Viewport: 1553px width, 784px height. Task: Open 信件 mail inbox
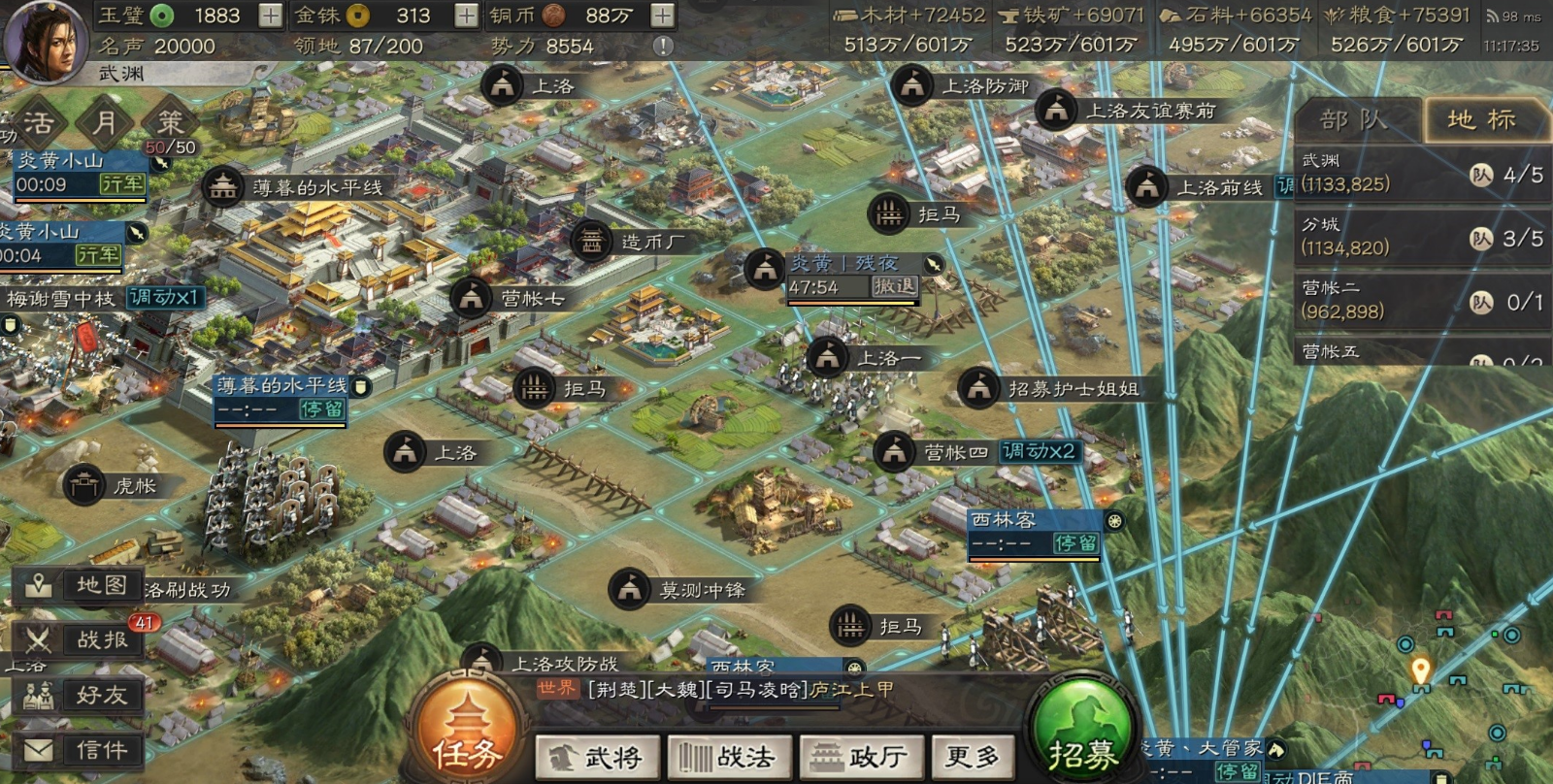coord(82,750)
